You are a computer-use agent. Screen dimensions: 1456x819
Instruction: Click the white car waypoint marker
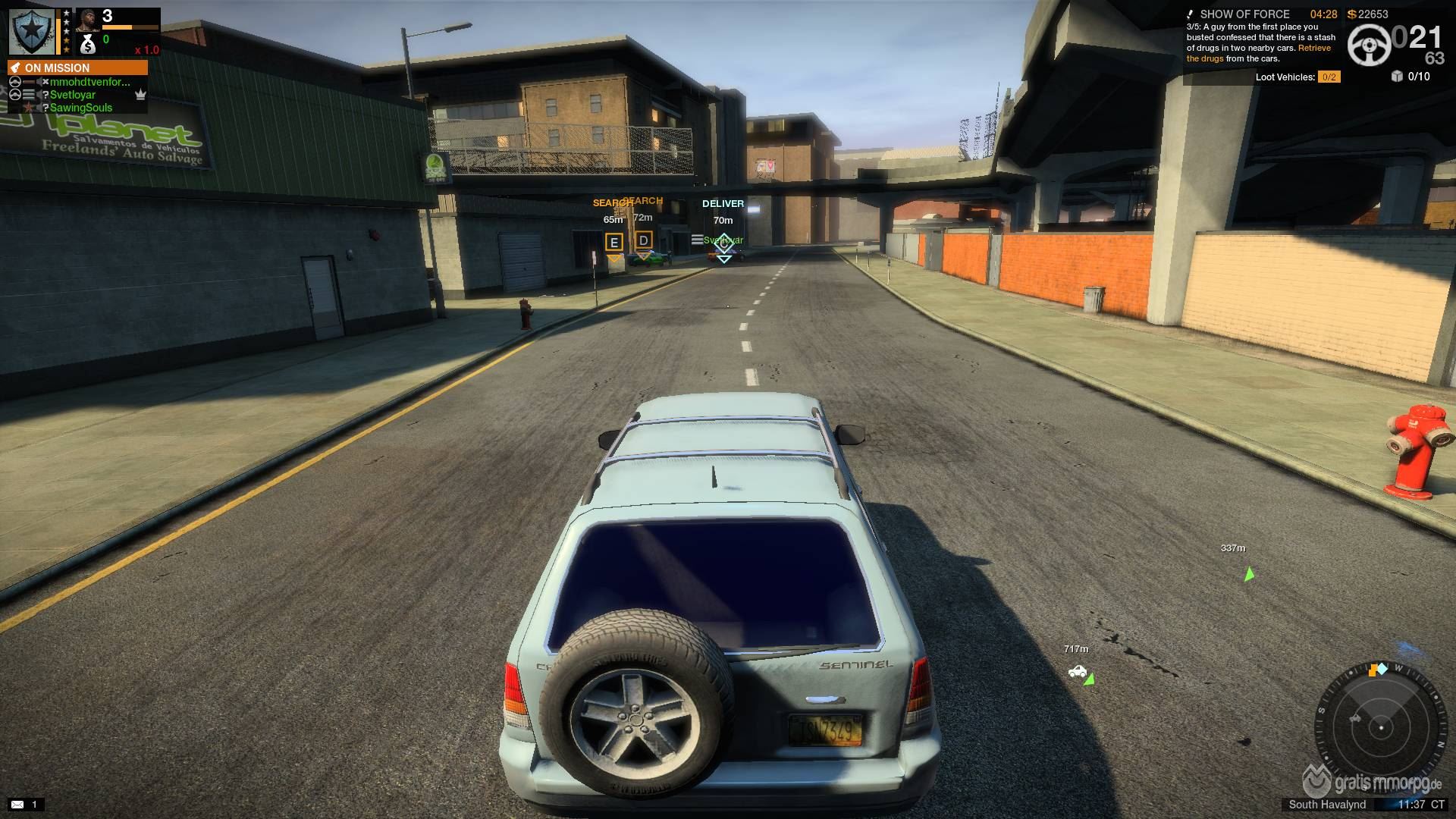(1077, 672)
